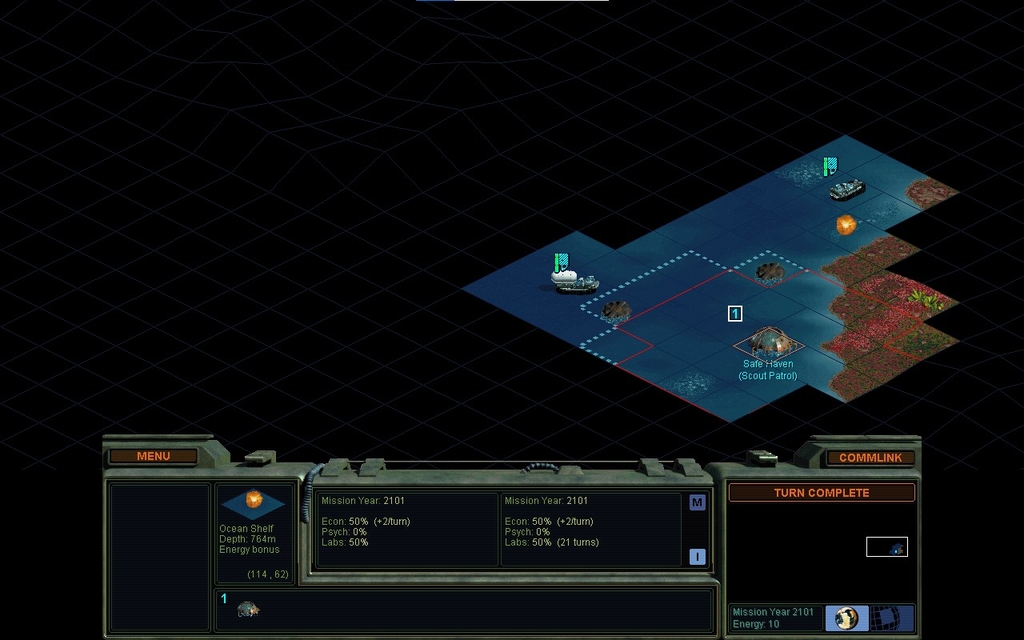This screenshot has width=1024, height=640.
Task: Select the Safe Haven base
Action: pos(768,344)
